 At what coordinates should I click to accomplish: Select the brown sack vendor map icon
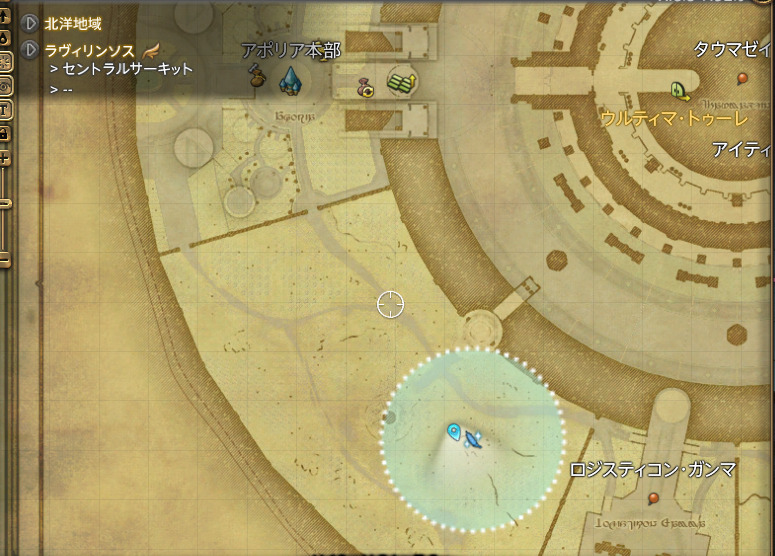coord(257,76)
